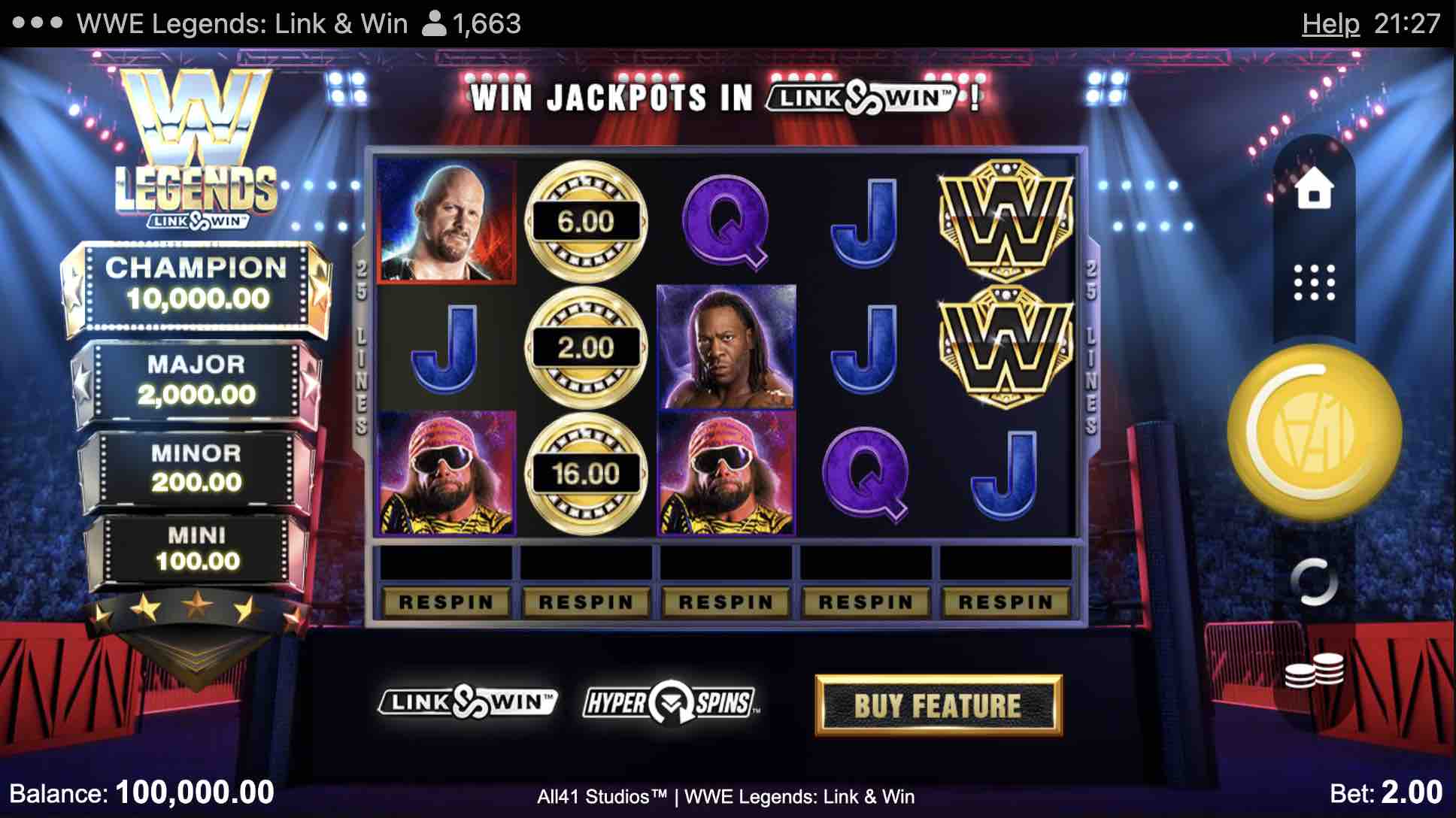Spin the reels with the gold button

1314,432
